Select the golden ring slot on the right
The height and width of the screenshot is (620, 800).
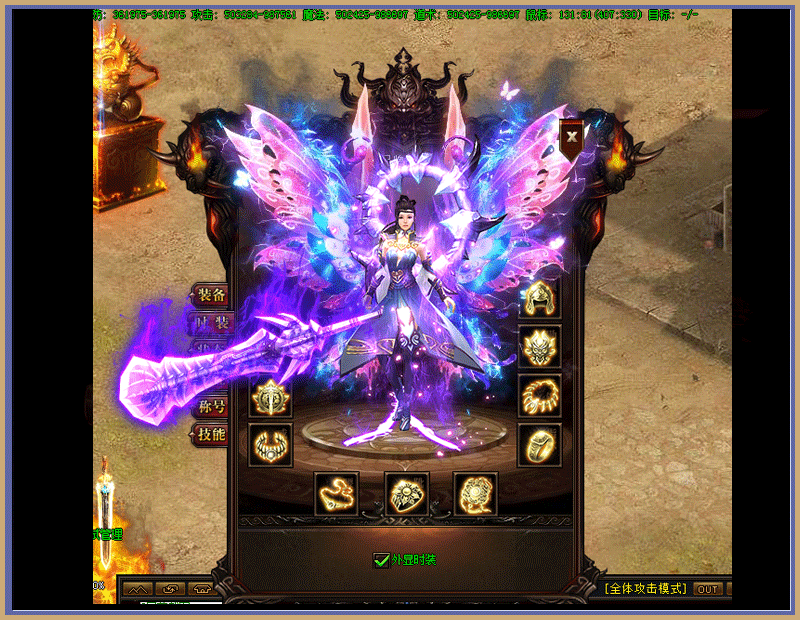click(x=539, y=445)
